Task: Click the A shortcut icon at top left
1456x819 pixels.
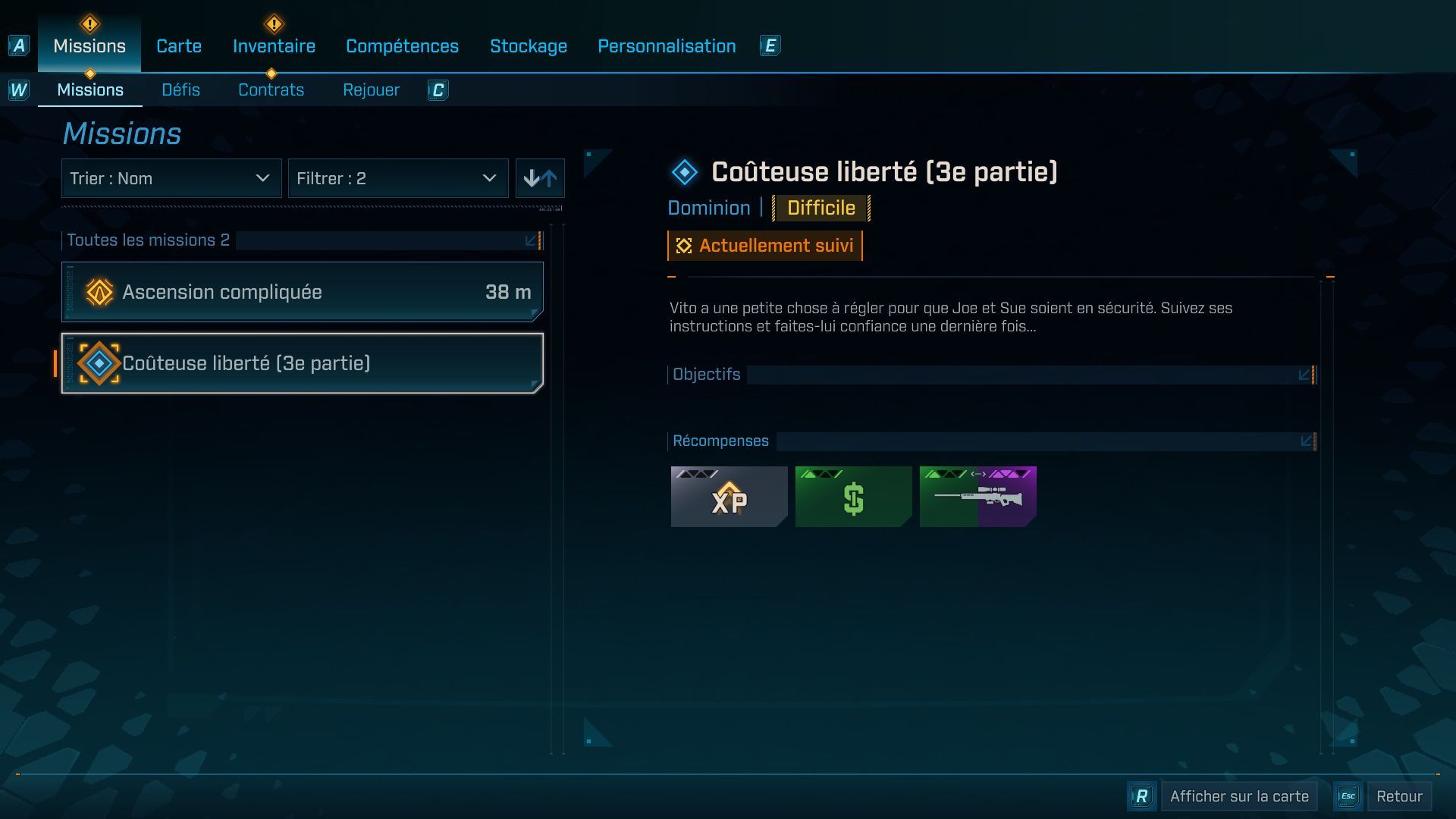Action: 17,47
